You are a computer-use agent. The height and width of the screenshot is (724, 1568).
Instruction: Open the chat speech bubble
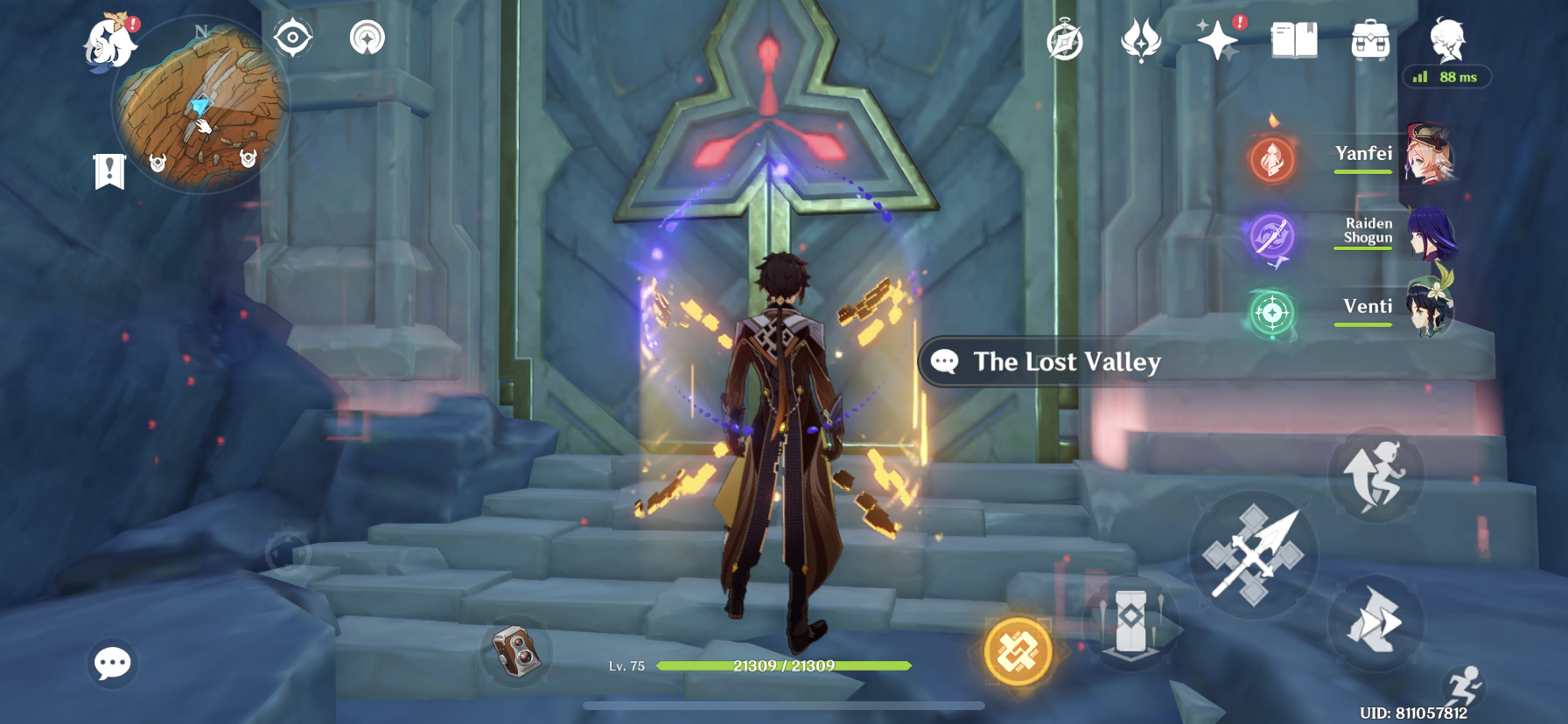click(x=113, y=664)
